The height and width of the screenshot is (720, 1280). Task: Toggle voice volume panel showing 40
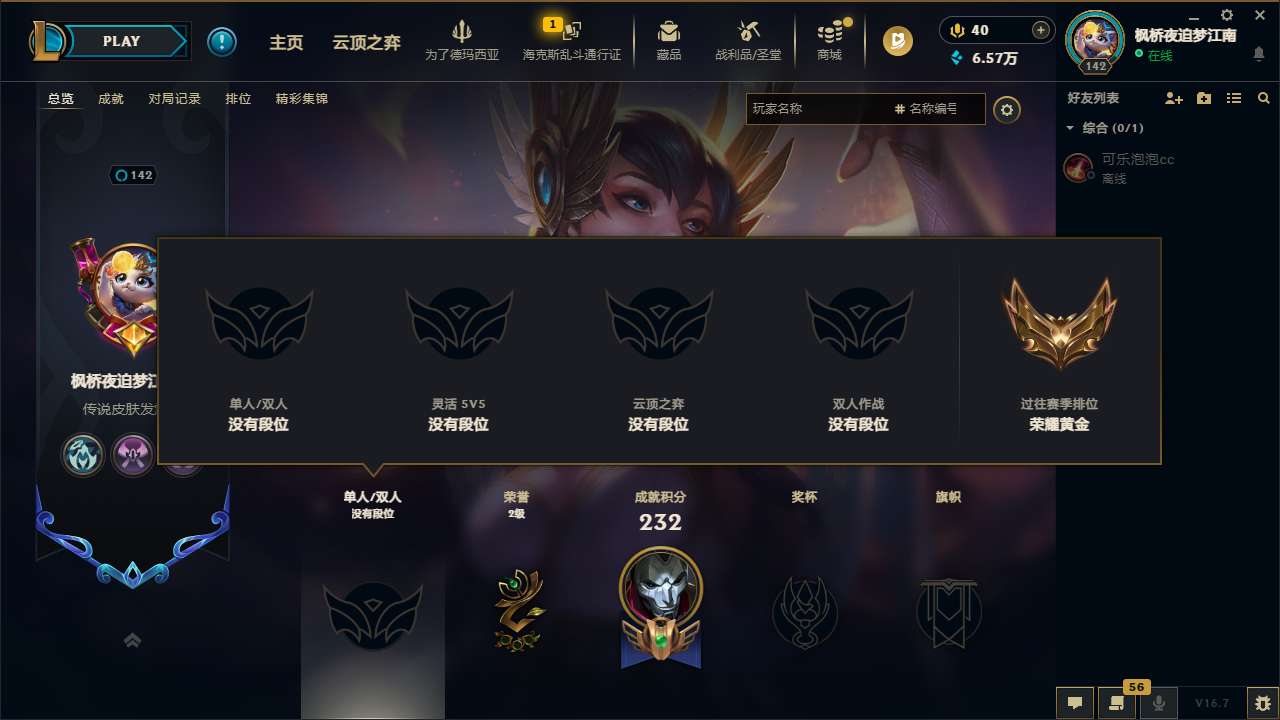(995, 30)
